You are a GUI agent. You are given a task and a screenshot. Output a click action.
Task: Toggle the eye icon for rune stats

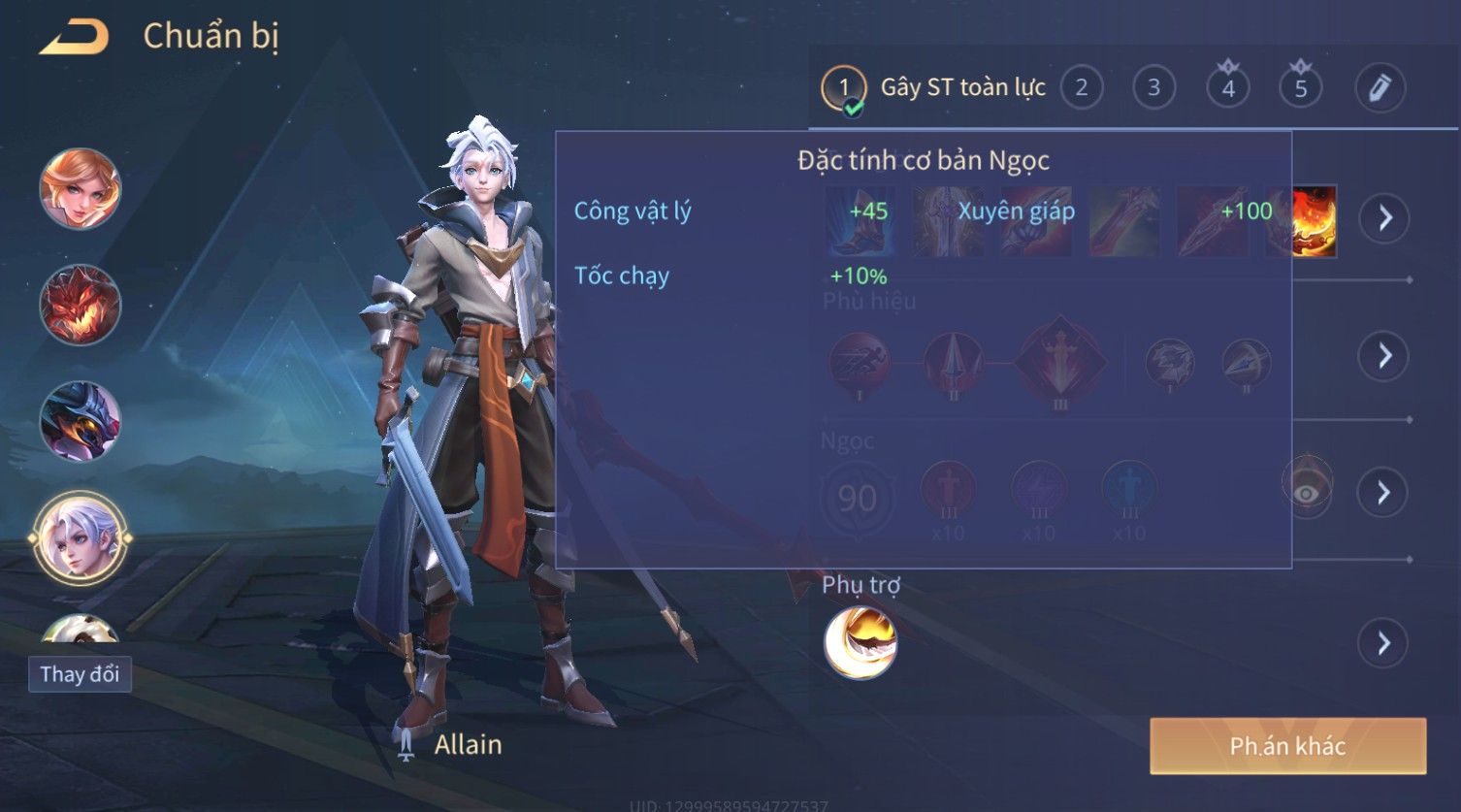(1306, 493)
